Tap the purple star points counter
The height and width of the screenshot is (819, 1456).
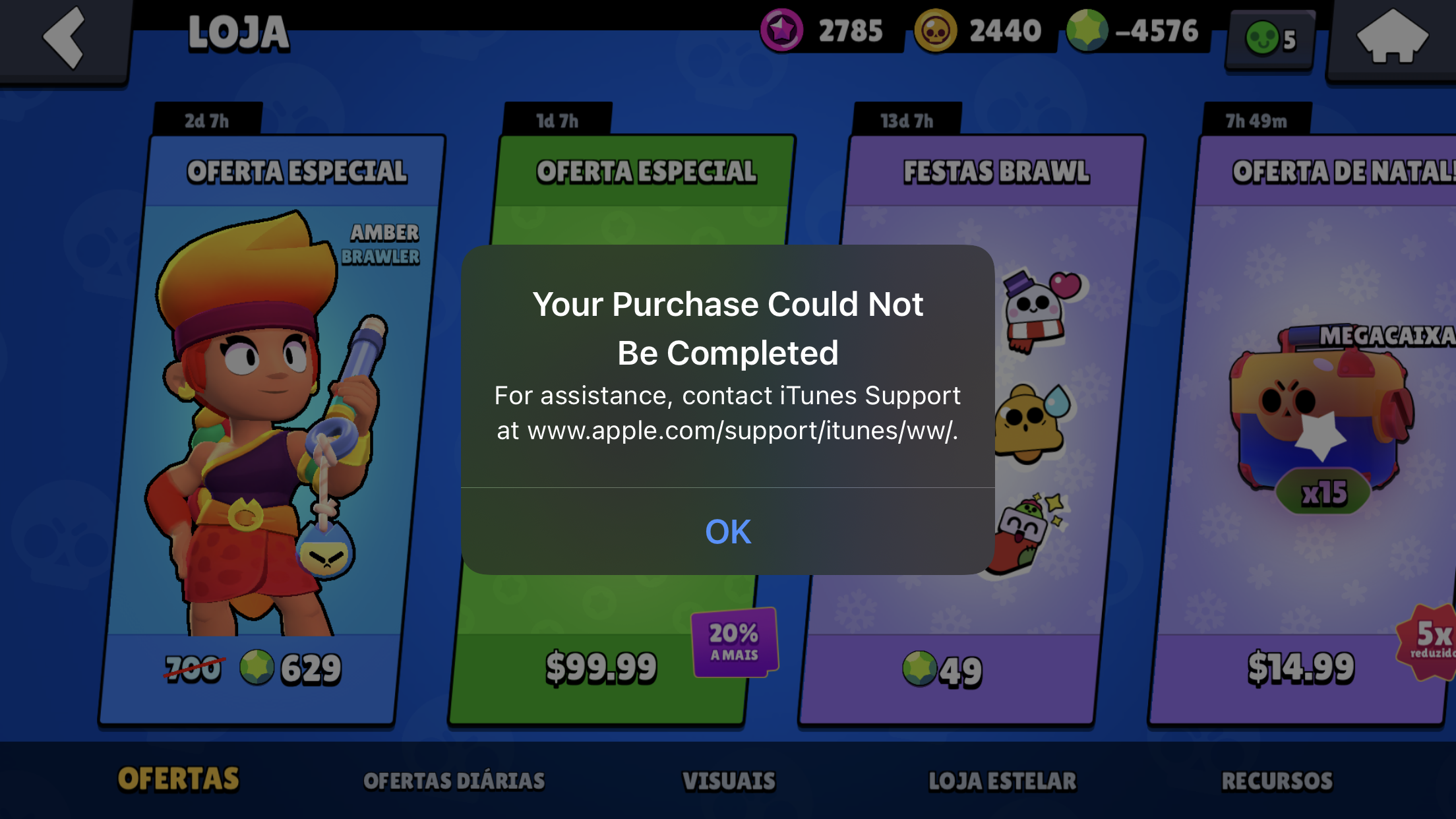click(824, 30)
